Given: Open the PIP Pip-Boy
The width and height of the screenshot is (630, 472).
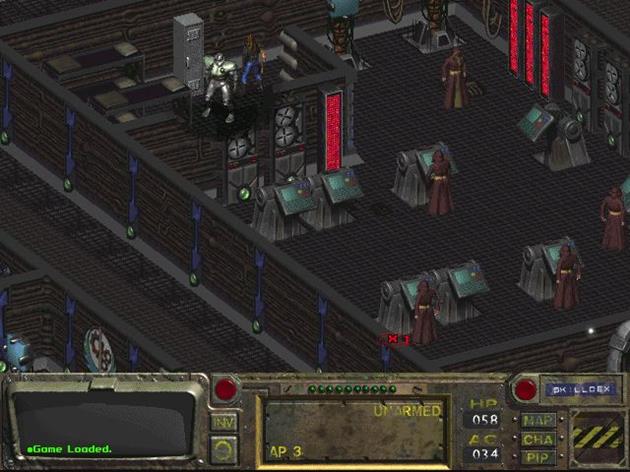Looking at the screenshot, I should click(537, 457).
